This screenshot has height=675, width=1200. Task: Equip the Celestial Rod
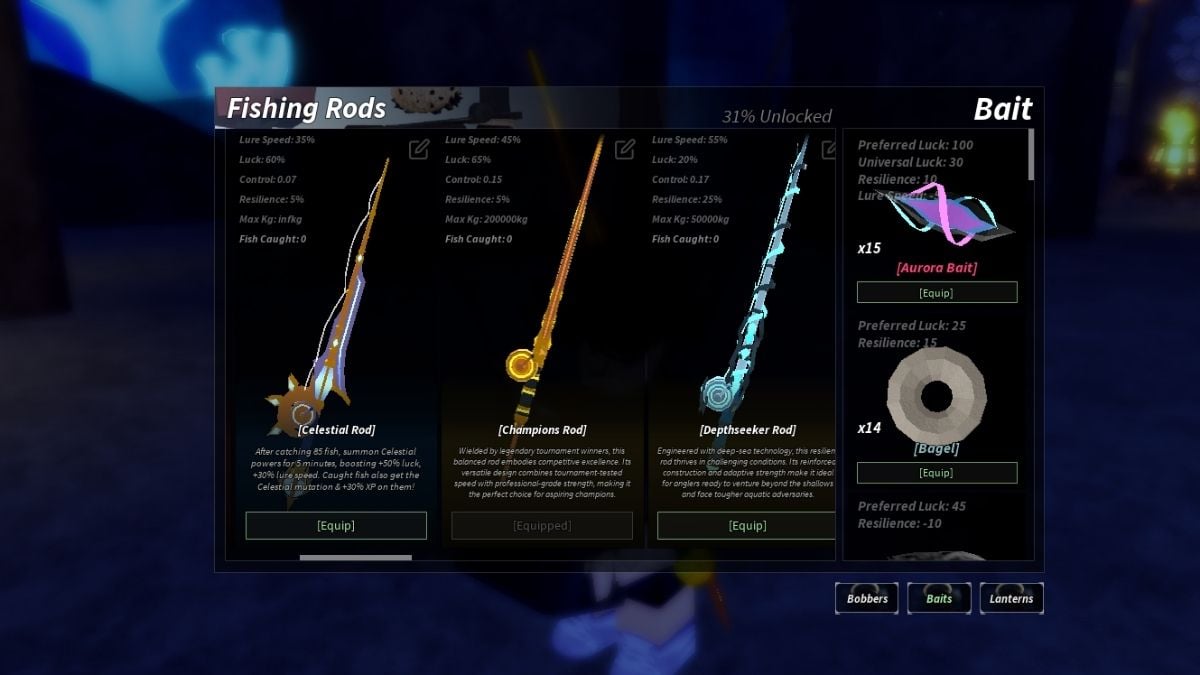pos(336,525)
